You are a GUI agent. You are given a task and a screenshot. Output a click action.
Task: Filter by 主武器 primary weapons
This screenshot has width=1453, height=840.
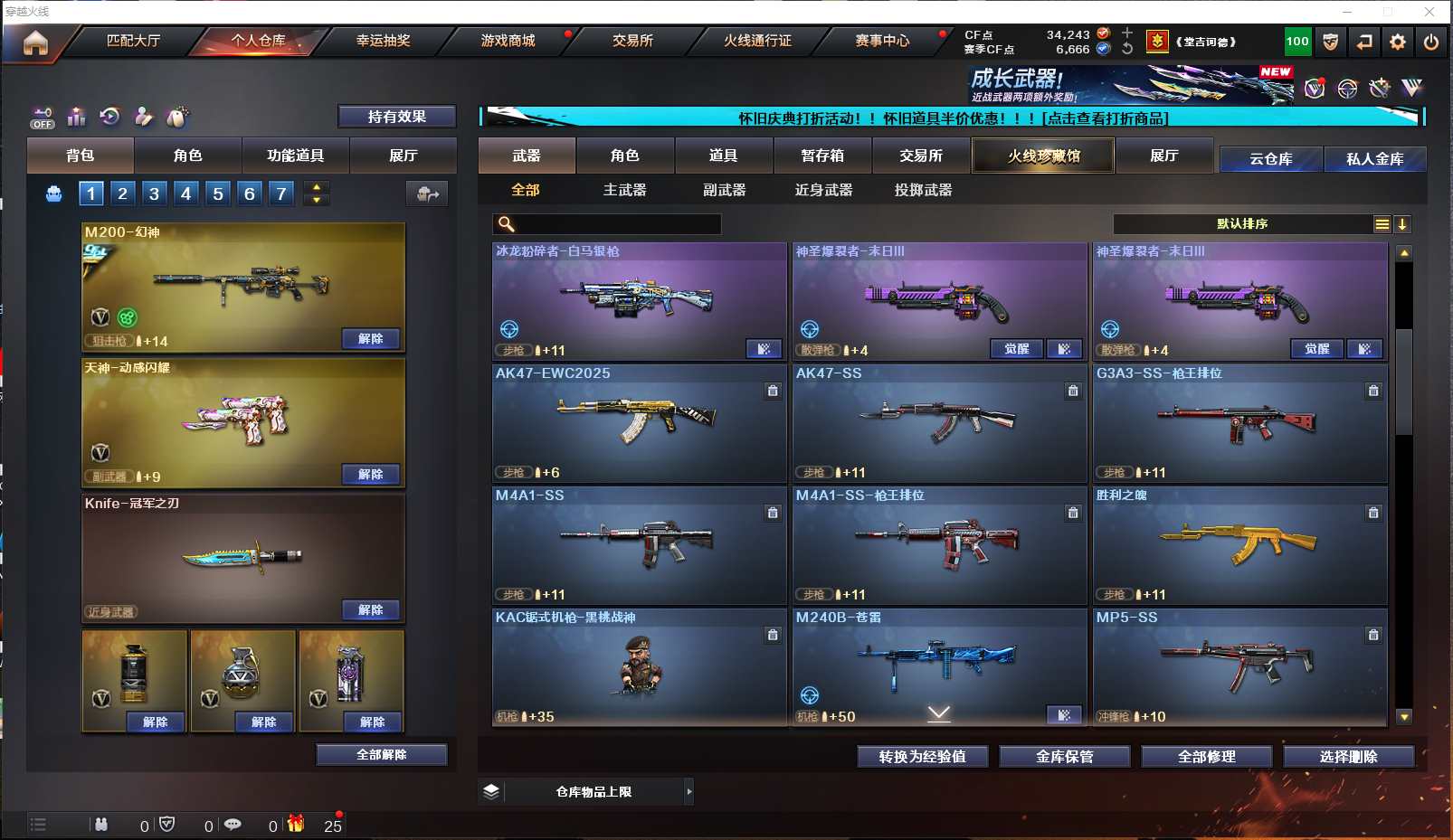click(624, 190)
